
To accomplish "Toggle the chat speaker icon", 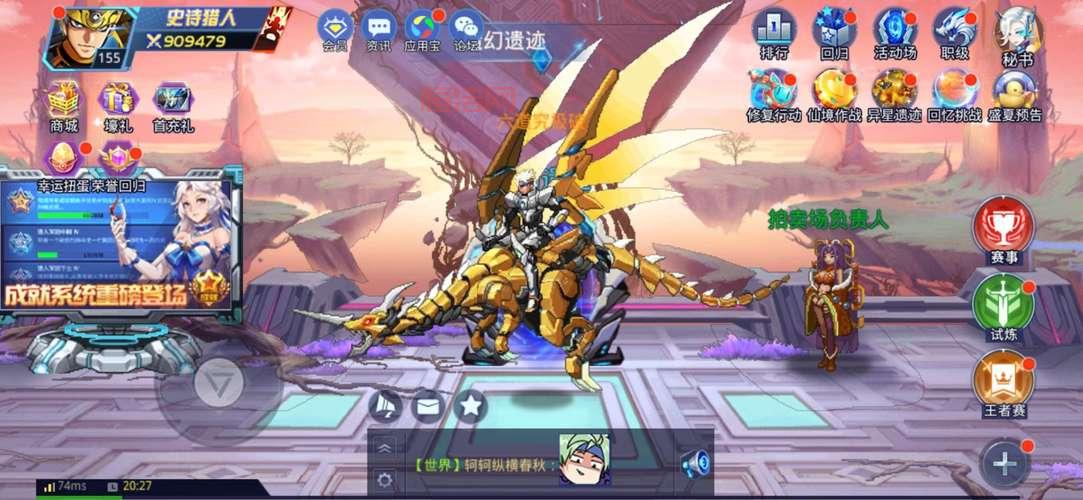I will [695, 463].
